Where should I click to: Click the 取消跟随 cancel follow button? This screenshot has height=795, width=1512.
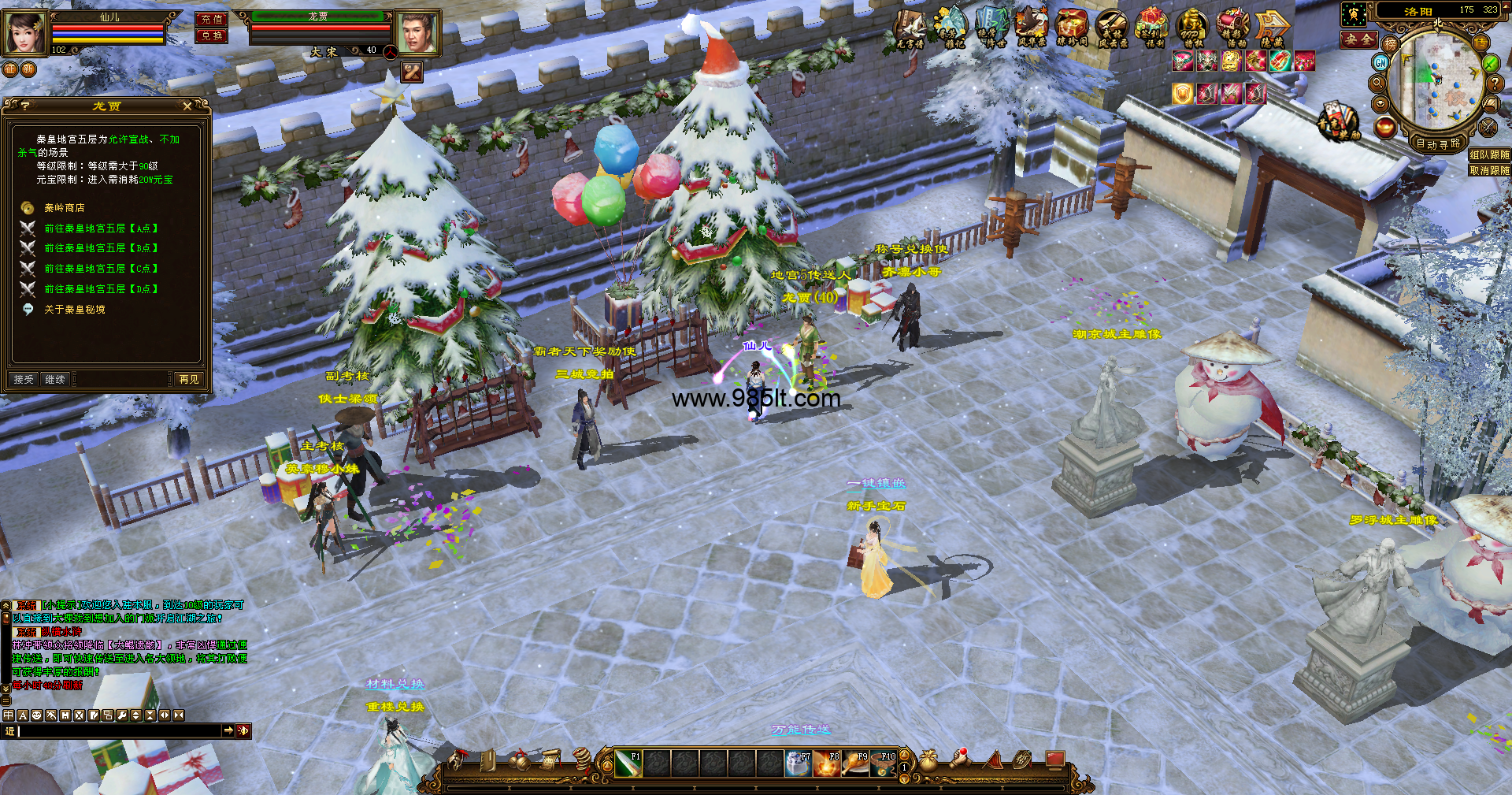pyautogui.click(x=1489, y=170)
